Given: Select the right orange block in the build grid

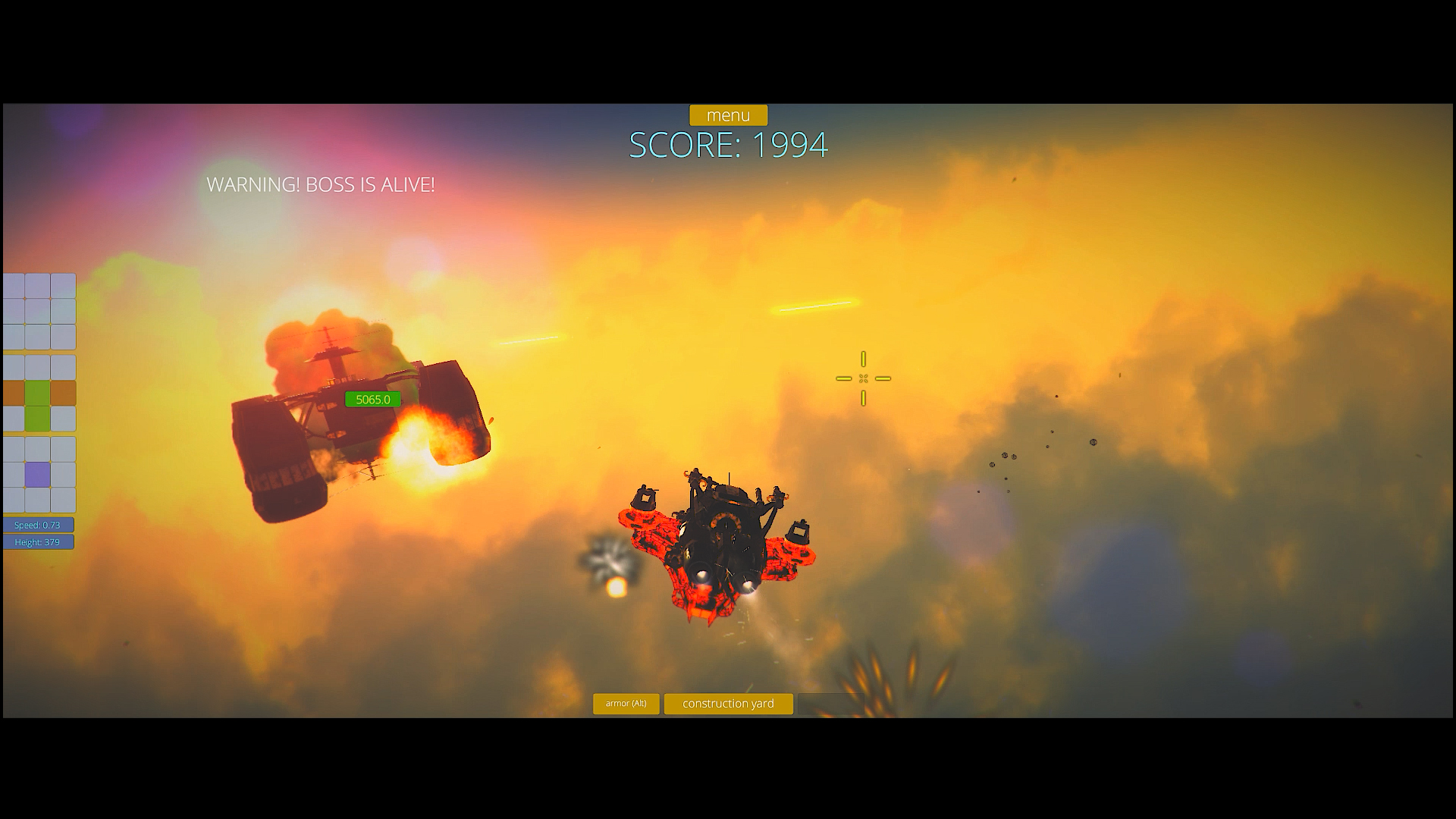Looking at the screenshot, I should (x=64, y=393).
